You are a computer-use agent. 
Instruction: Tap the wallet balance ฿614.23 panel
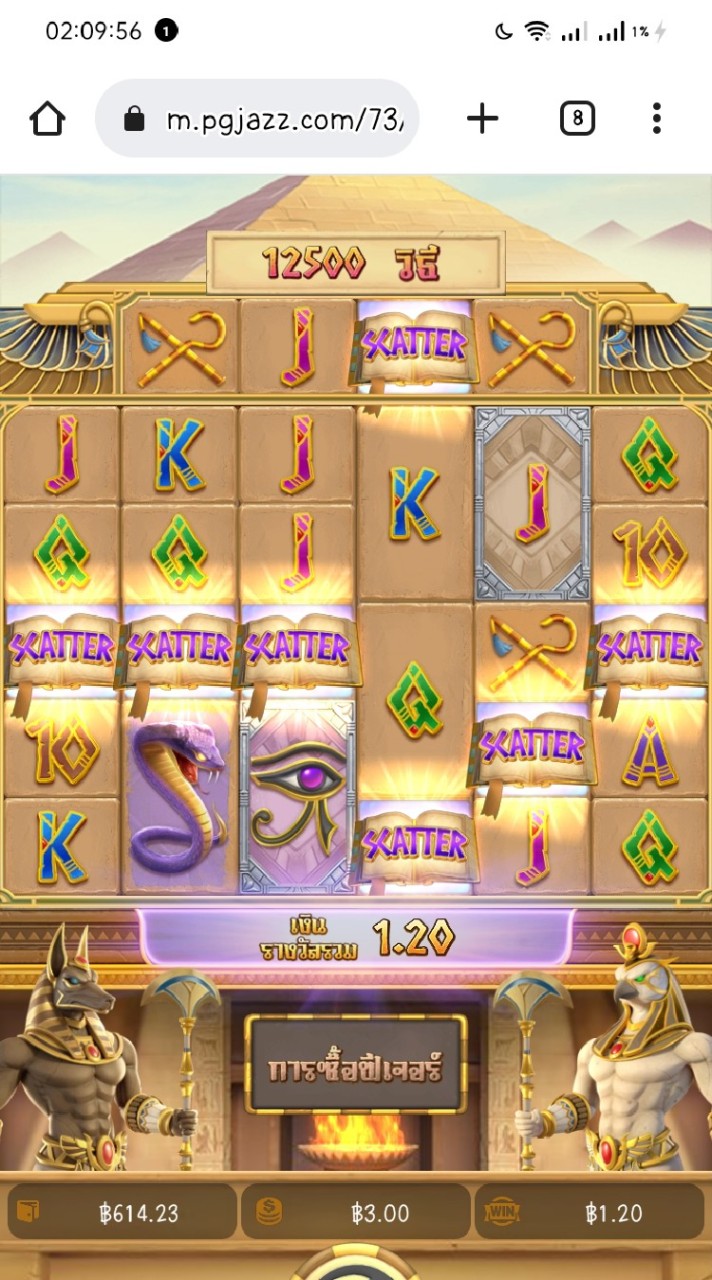click(x=122, y=1213)
